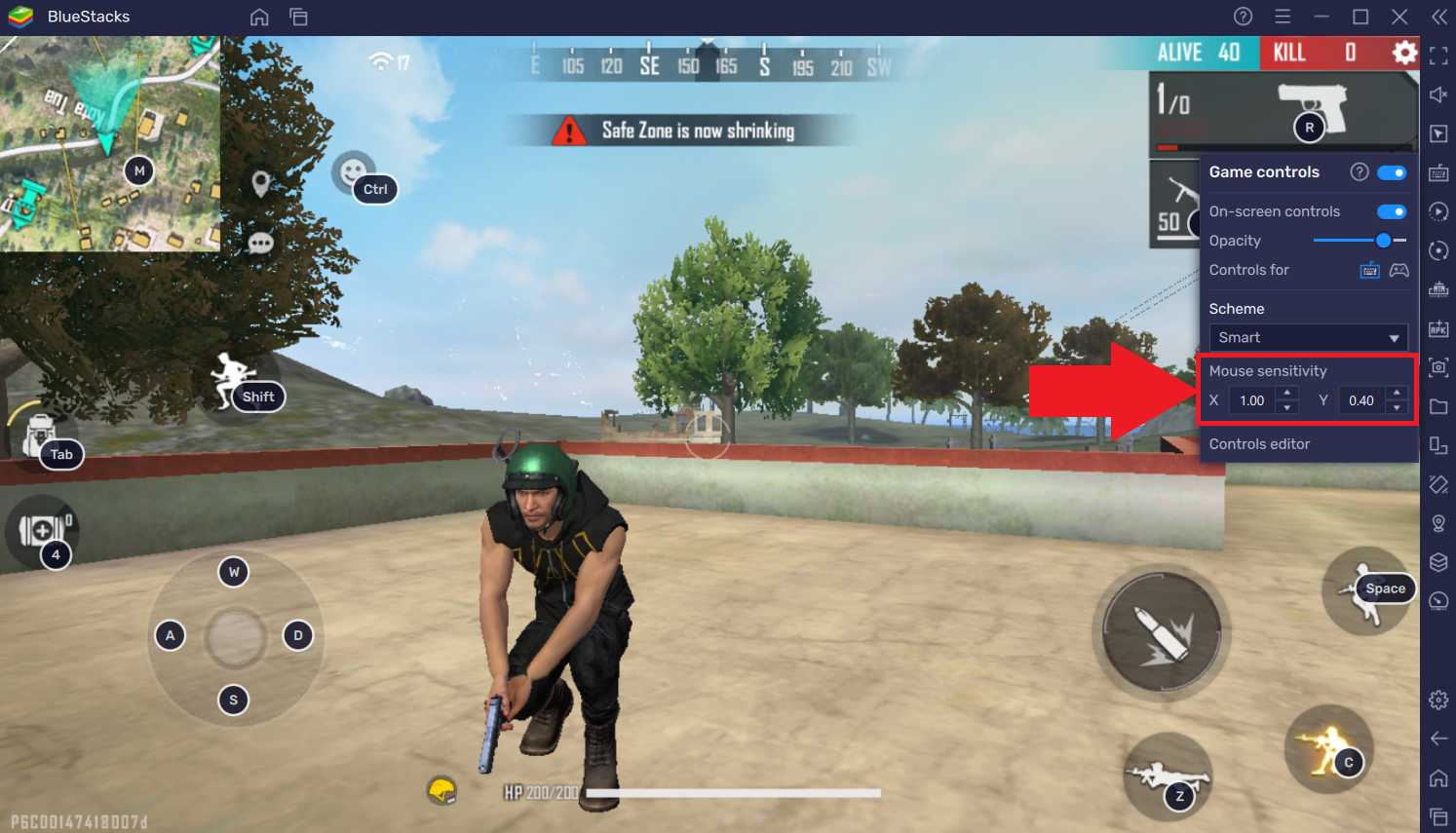Select the keyboard option for Controls for
Screen dimensions: 1456x833
[x=1370, y=270]
